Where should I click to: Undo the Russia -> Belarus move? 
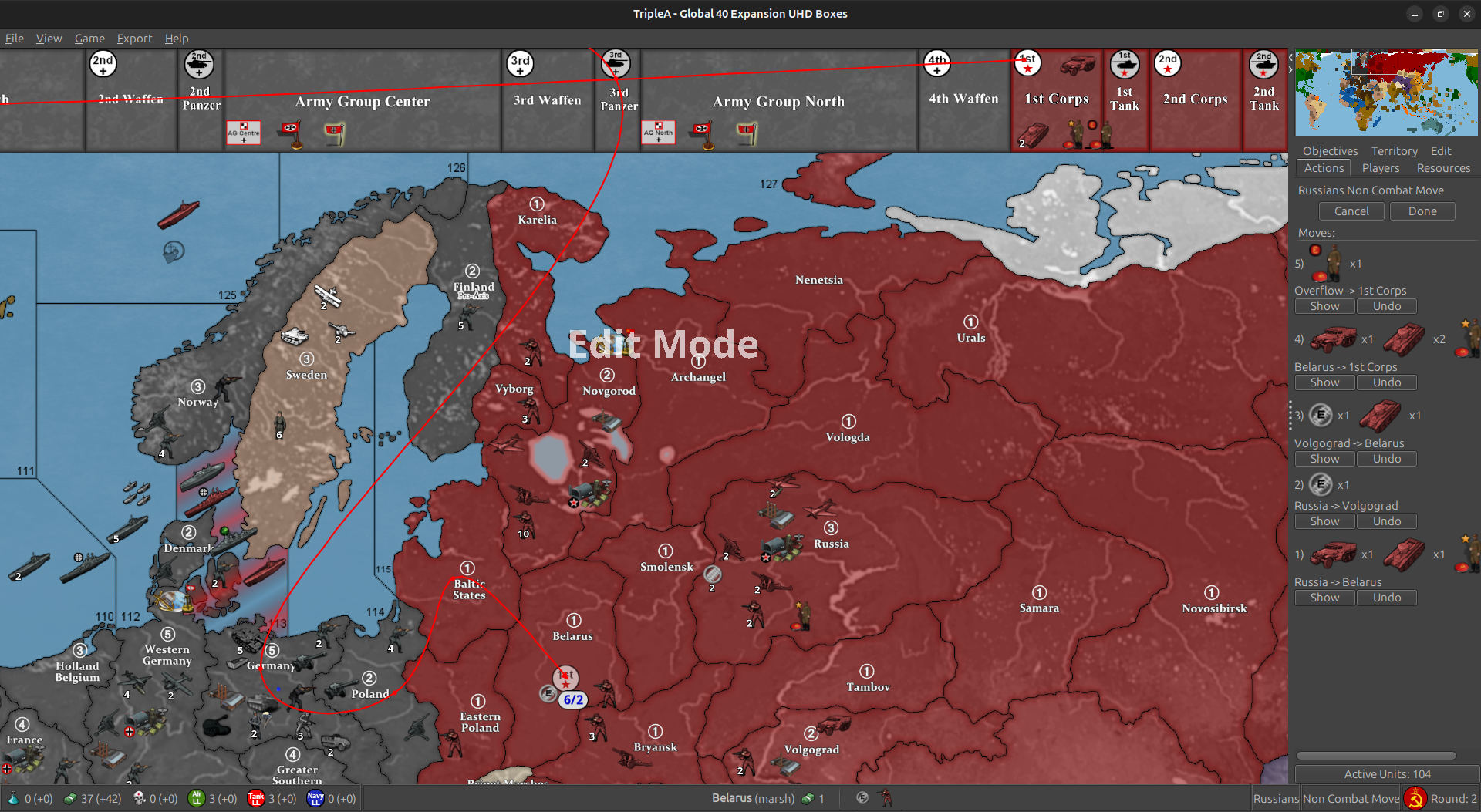click(x=1386, y=597)
